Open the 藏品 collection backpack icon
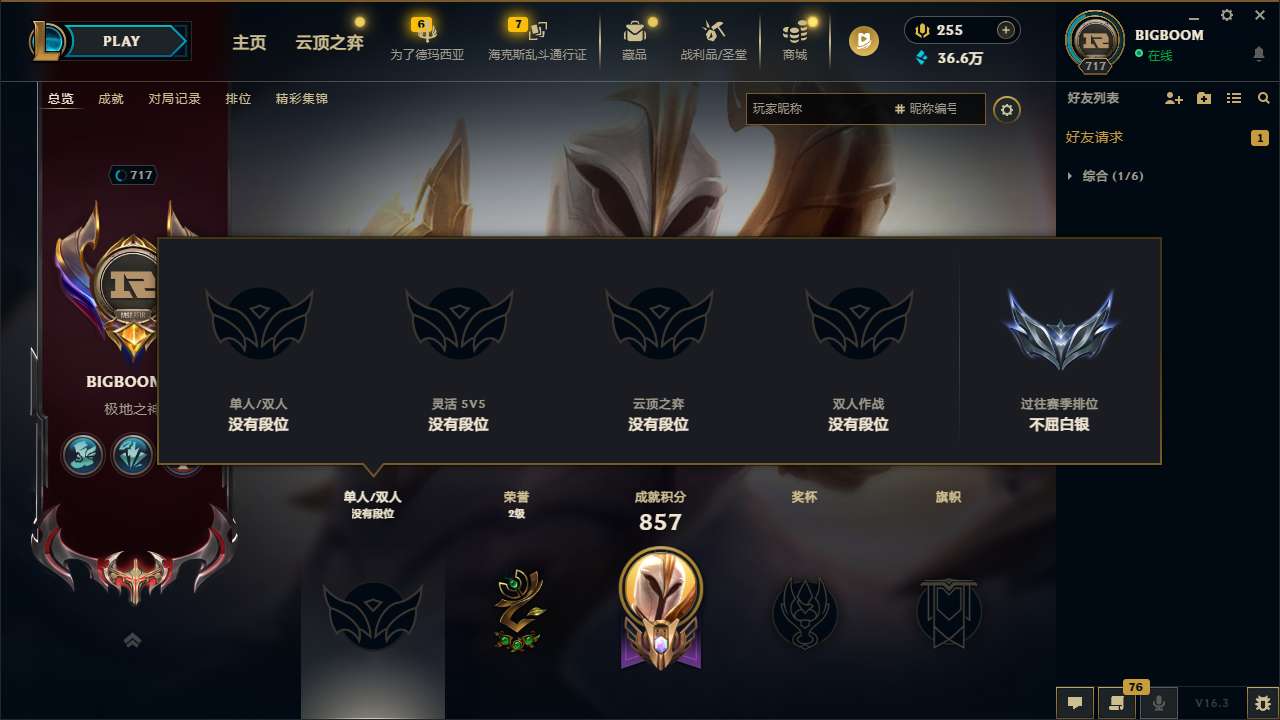 coord(635,33)
